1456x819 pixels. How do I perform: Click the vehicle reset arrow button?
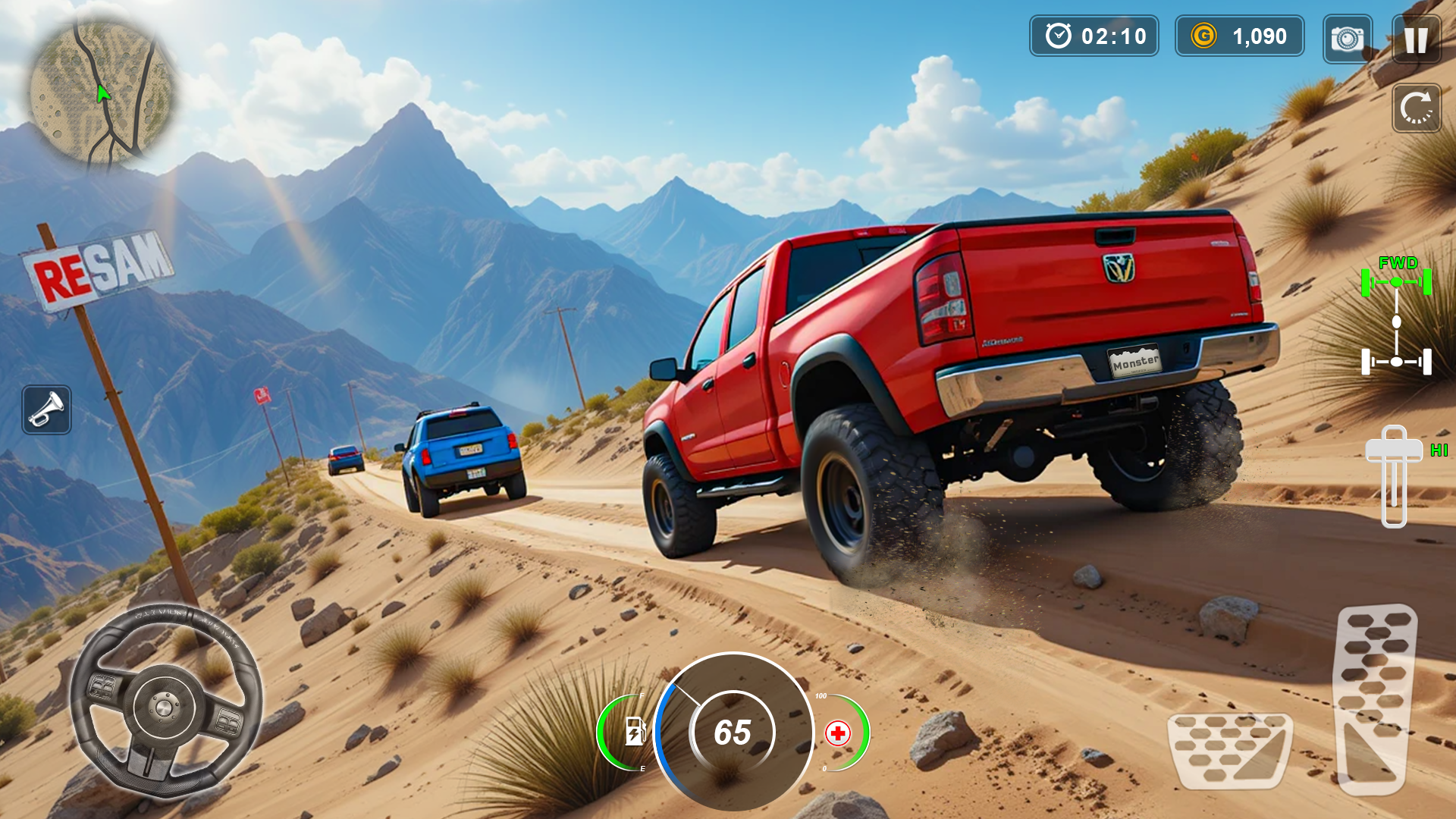[1416, 108]
